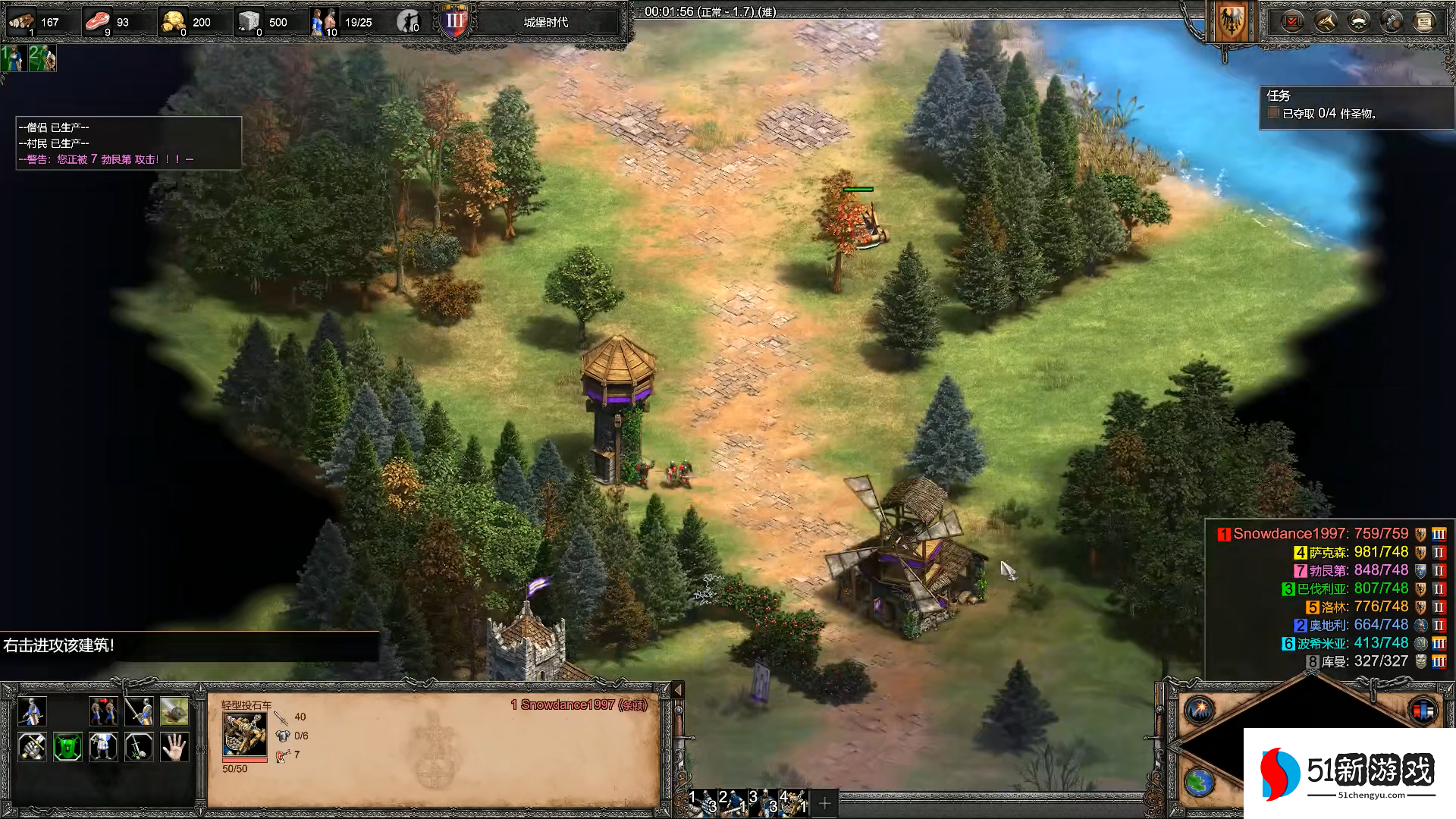Screen dimensions: 1456x819
Task: Toggle the minimap signal flare button
Action: pos(1200,710)
